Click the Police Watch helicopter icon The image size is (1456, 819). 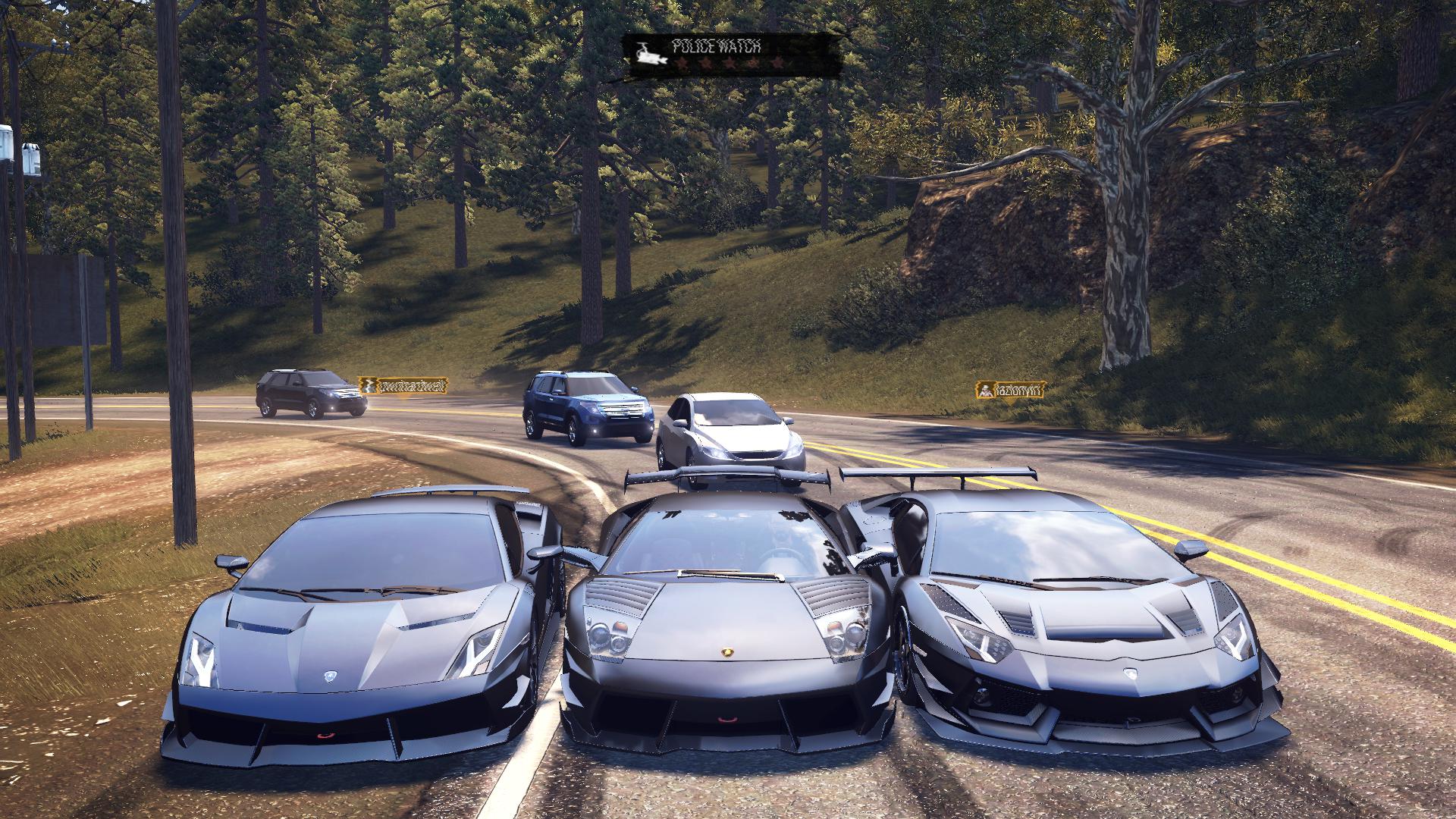[649, 55]
